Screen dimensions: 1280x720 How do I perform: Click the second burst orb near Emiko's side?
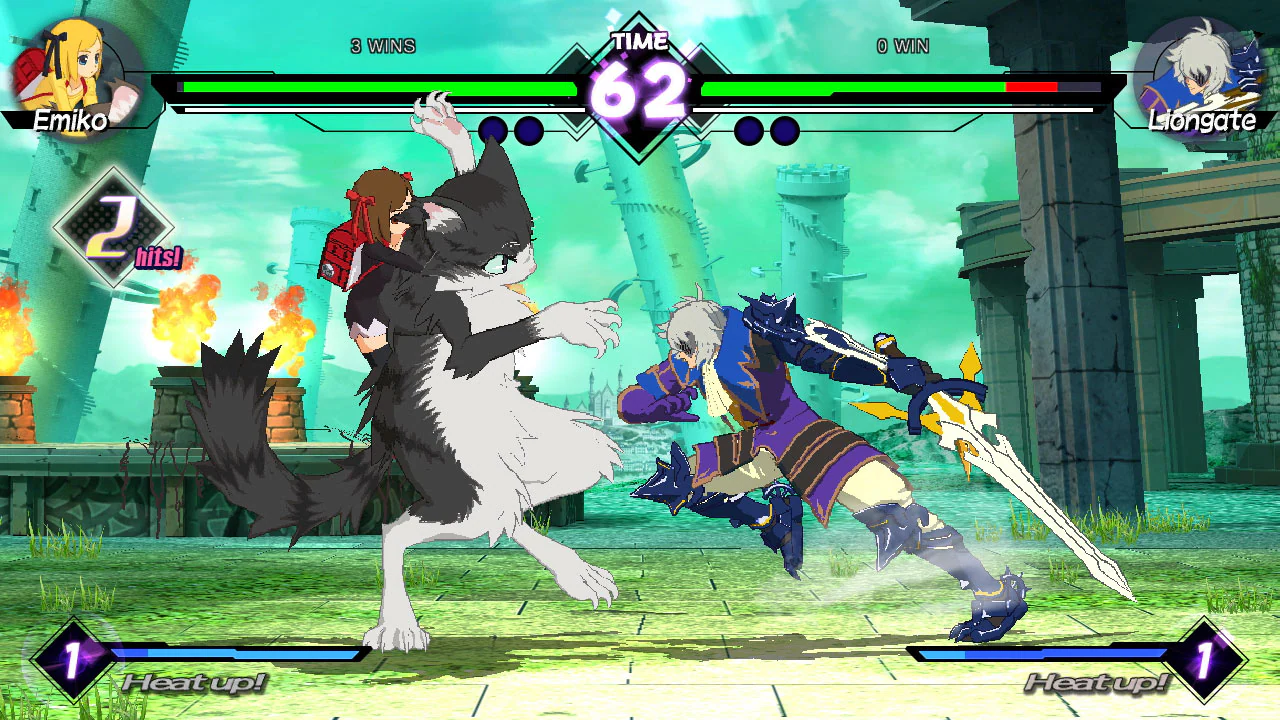[x=528, y=129]
